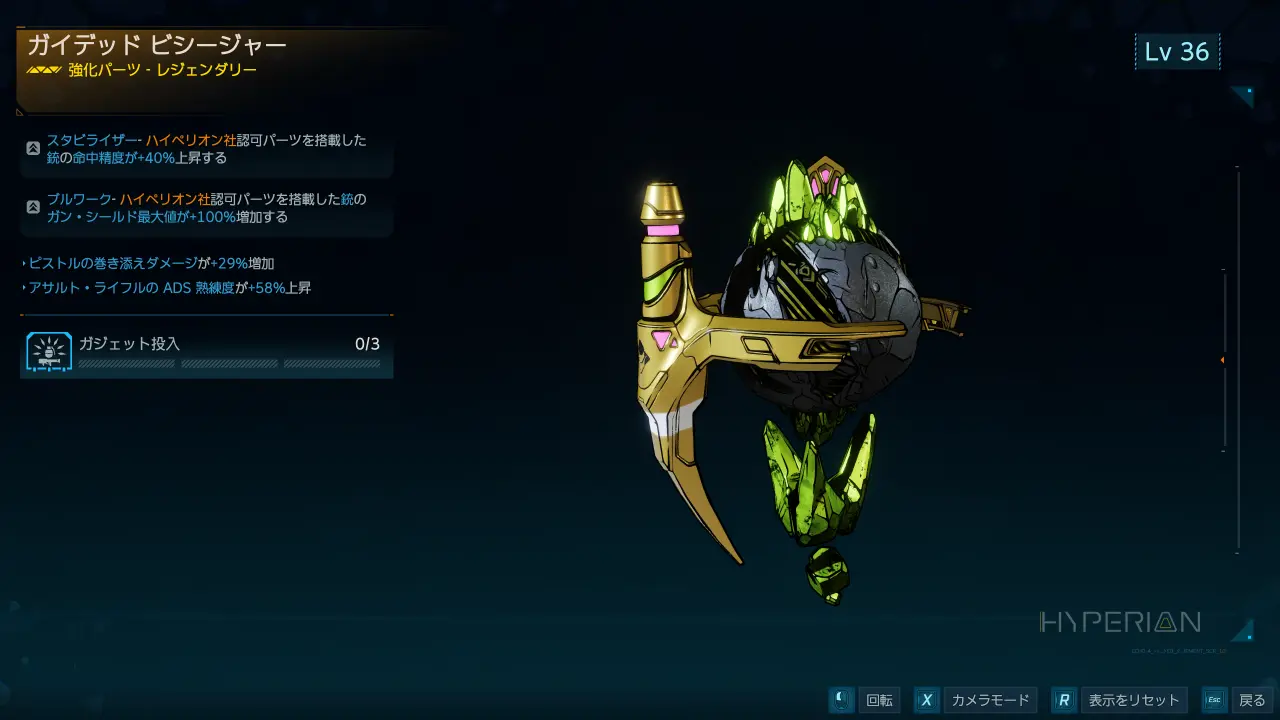Select the ブルワーク perk entry
1280x720 pixels.
click(x=206, y=207)
